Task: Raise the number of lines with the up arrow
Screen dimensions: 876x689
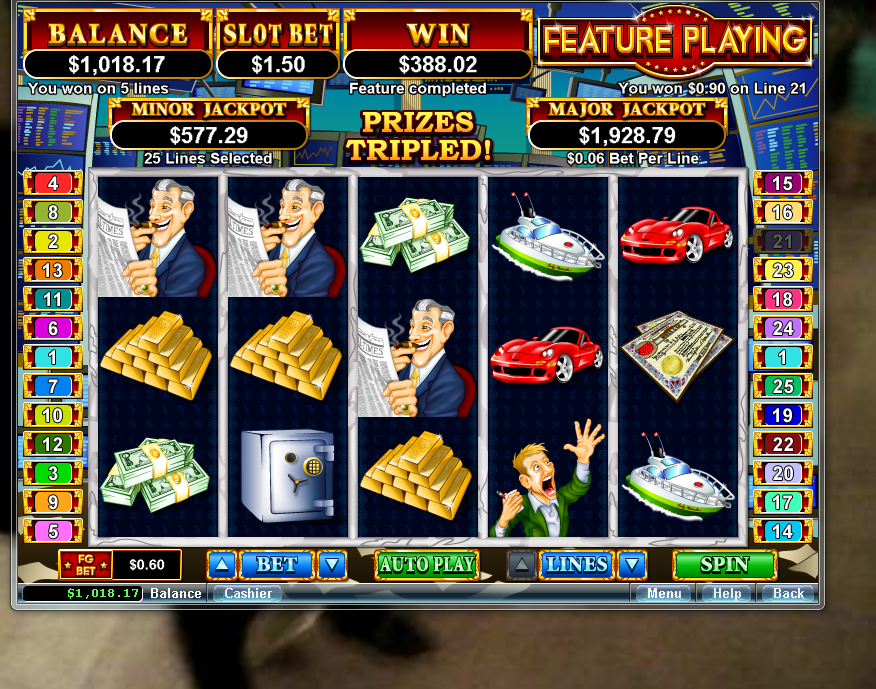Action: 521,565
